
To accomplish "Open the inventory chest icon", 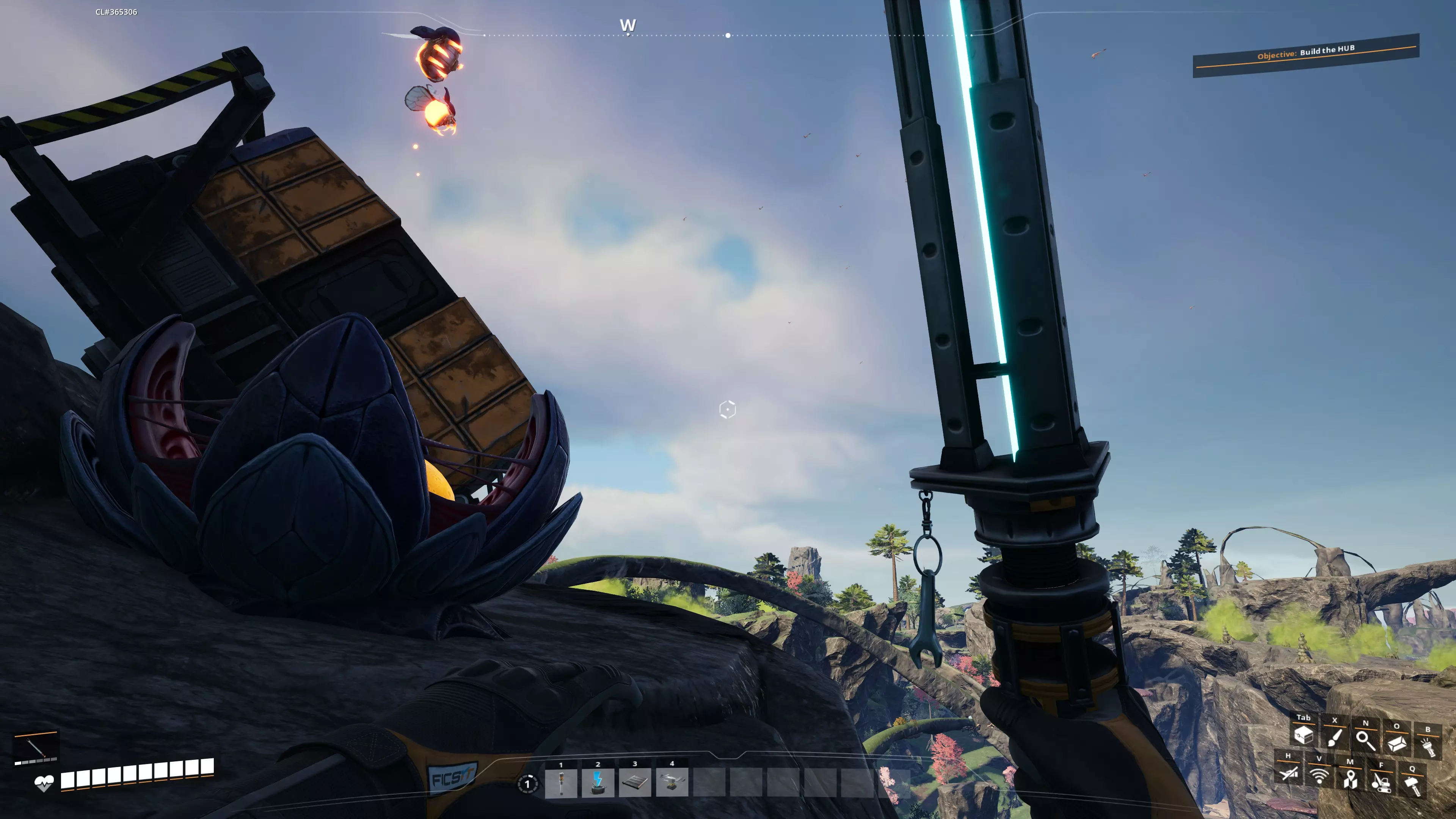I will [x=1304, y=735].
